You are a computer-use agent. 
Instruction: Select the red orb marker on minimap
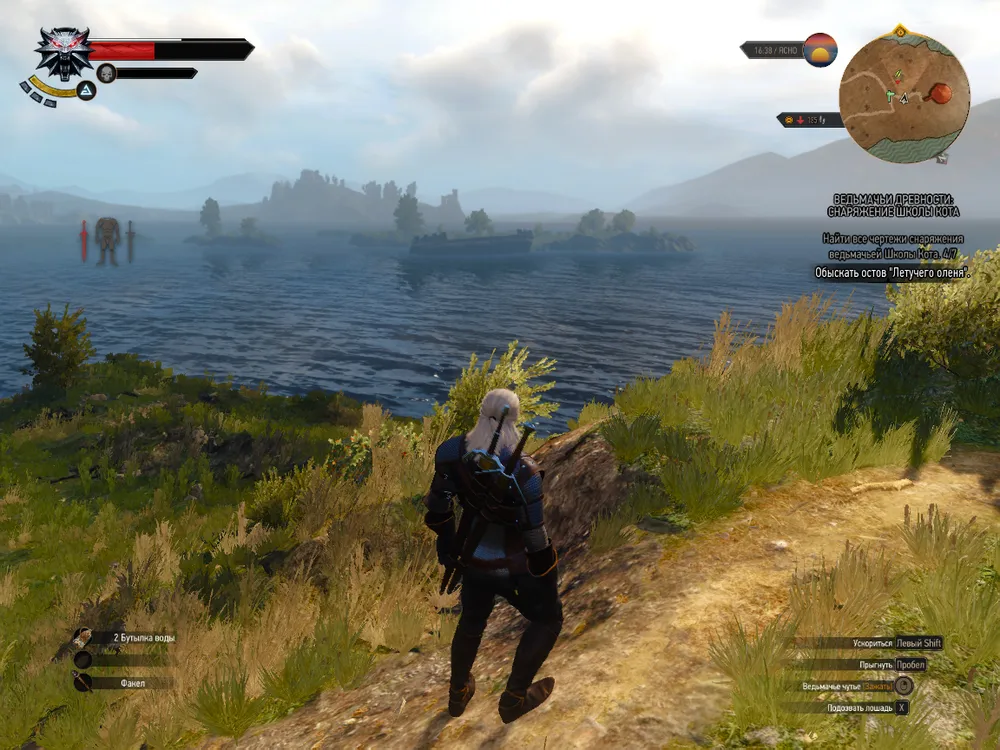click(940, 94)
